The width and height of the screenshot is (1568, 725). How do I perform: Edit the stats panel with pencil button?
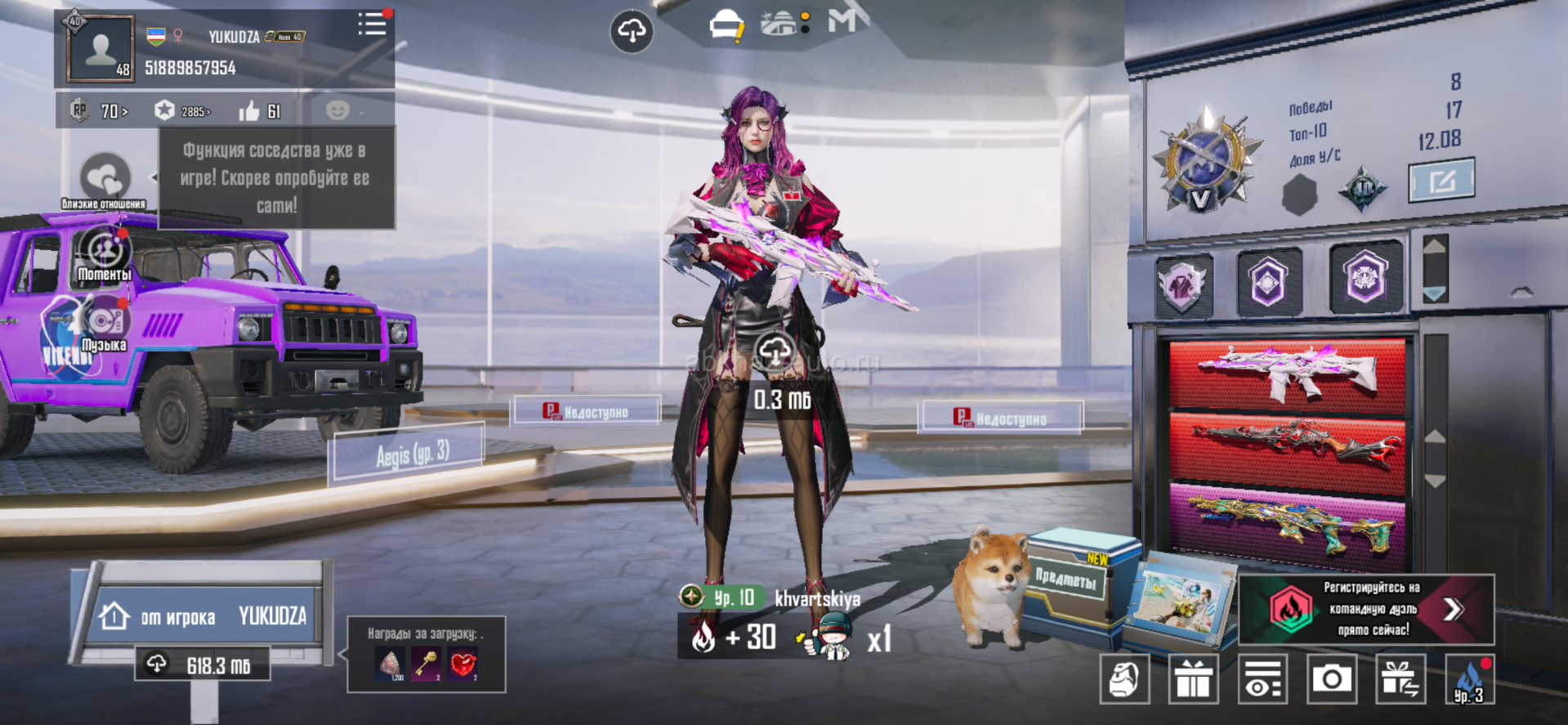point(1441,180)
